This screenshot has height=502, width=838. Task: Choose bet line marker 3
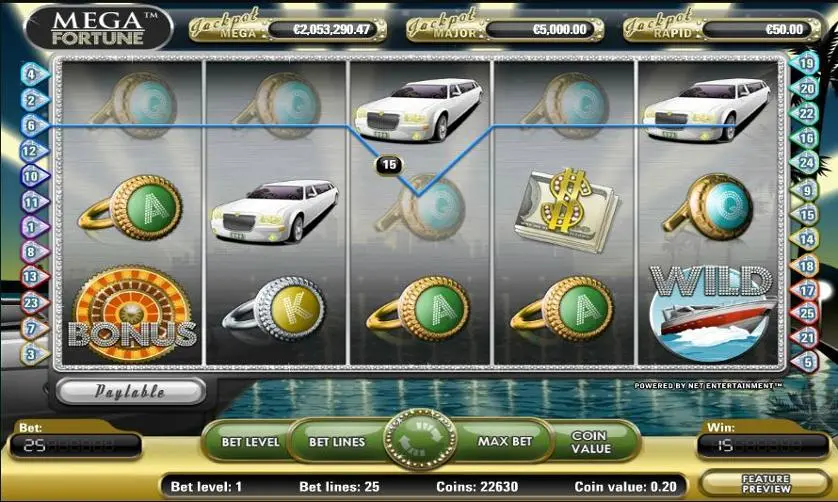click(x=30, y=354)
